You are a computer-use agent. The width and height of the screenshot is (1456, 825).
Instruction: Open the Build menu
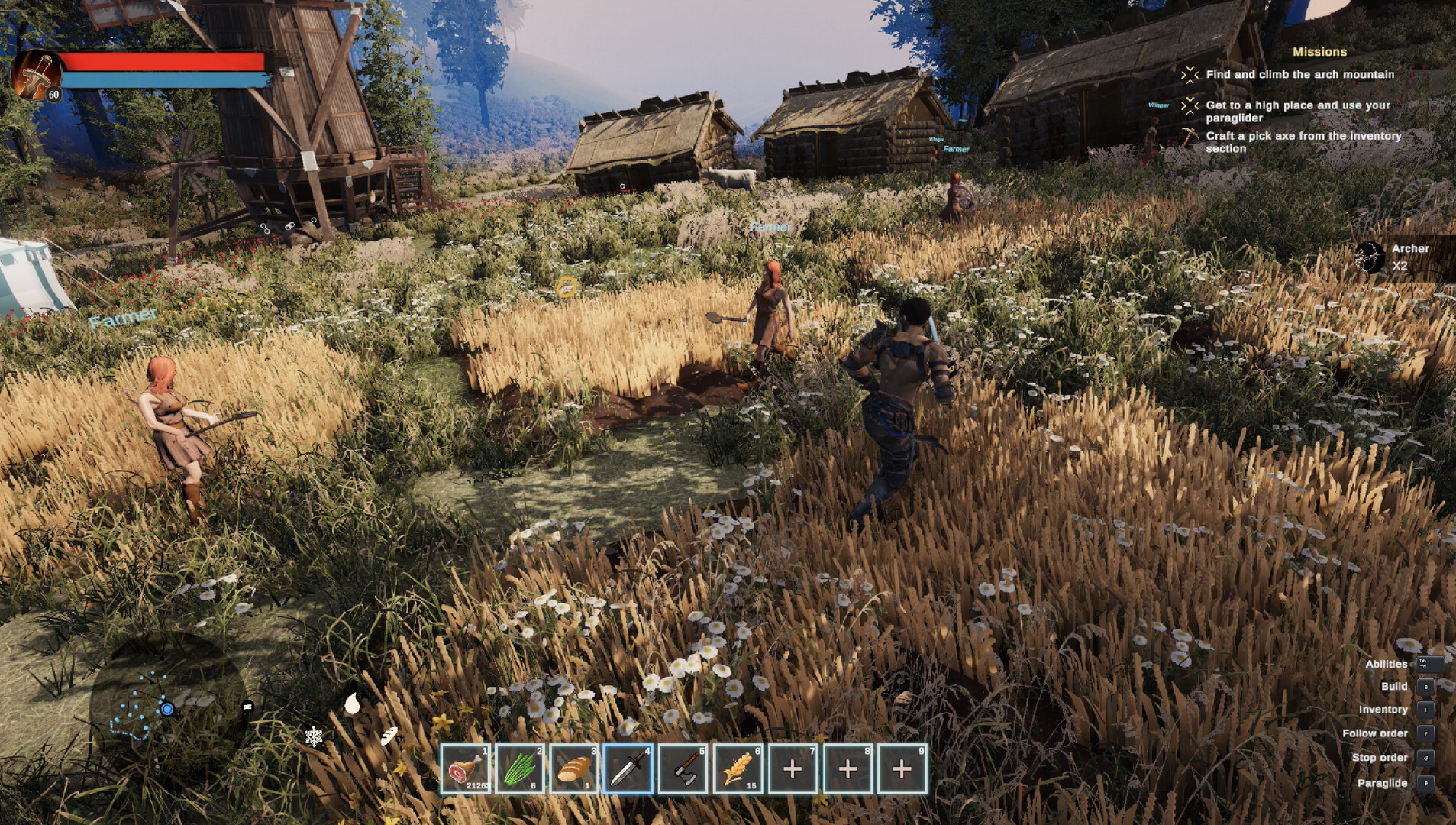(1395, 686)
